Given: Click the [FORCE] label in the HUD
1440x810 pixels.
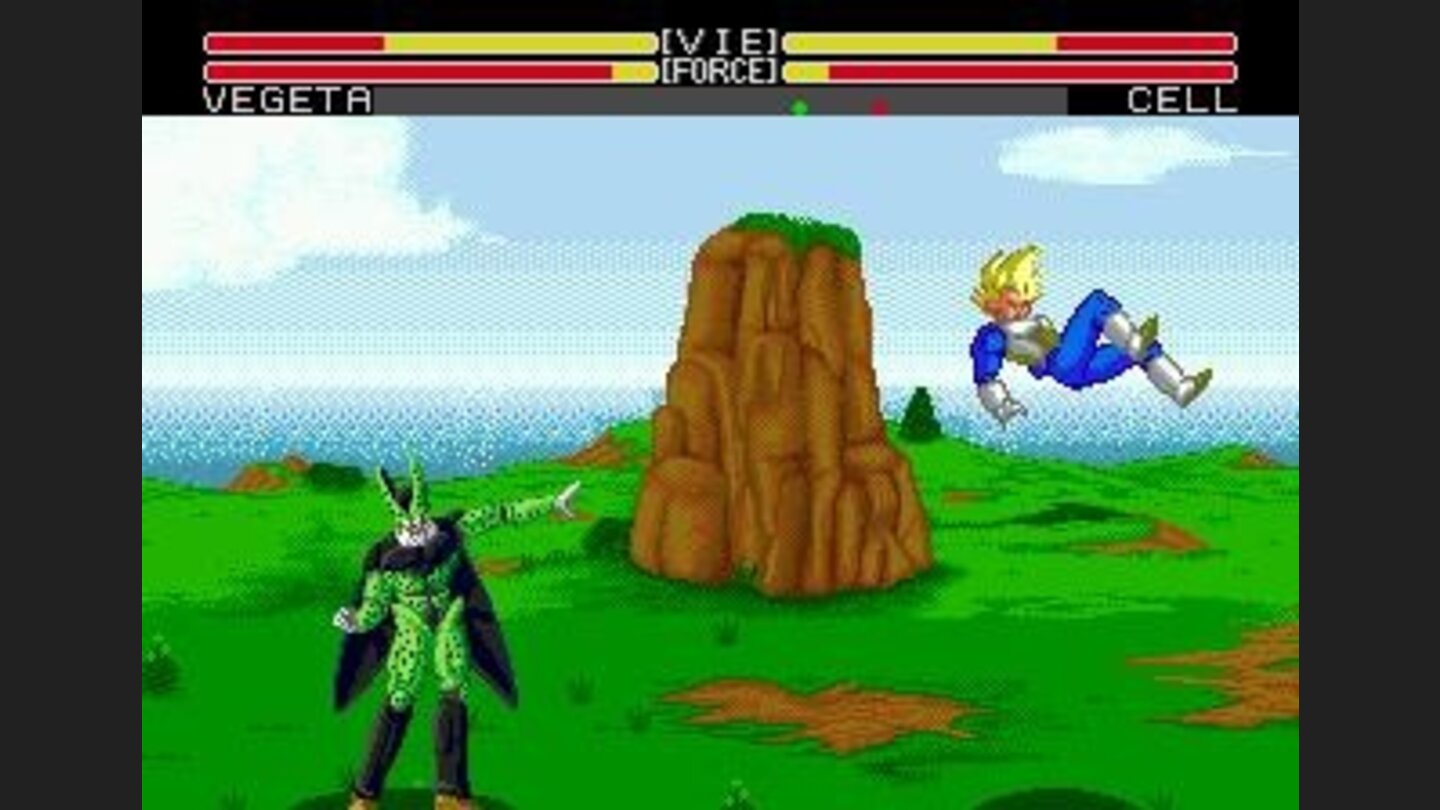Looking at the screenshot, I should (x=718, y=70).
